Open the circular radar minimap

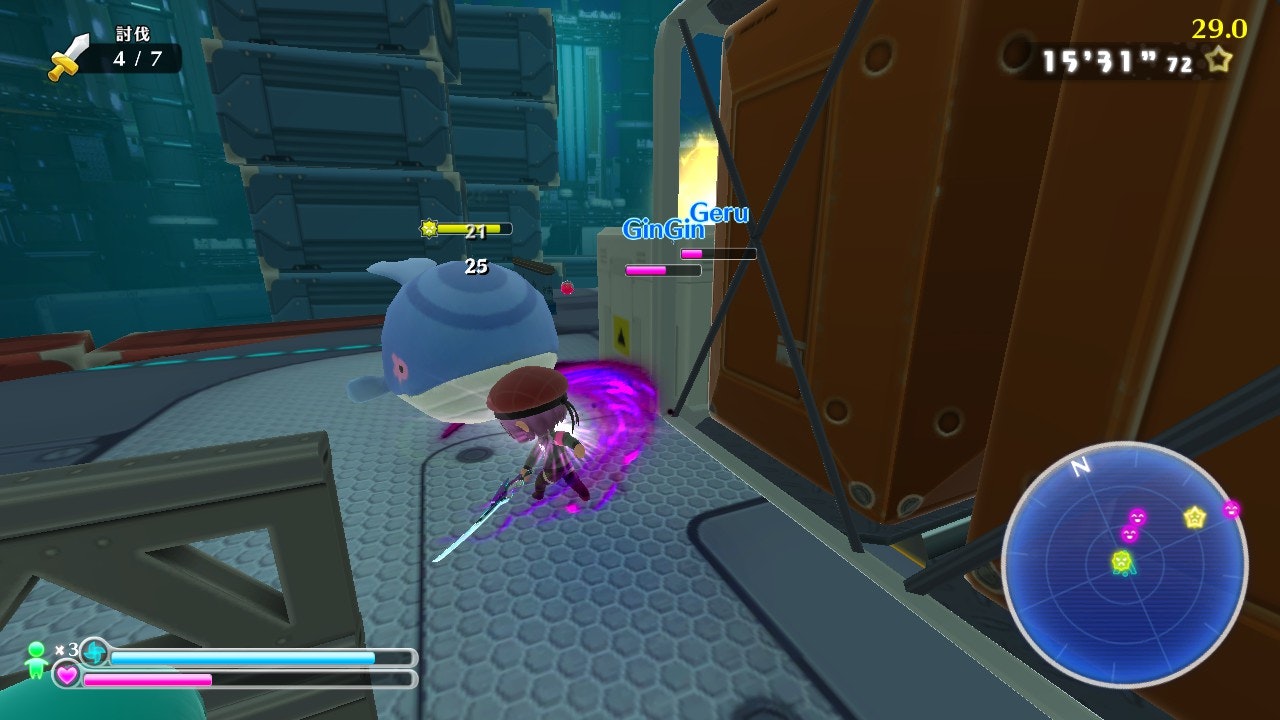click(x=1124, y=565)
